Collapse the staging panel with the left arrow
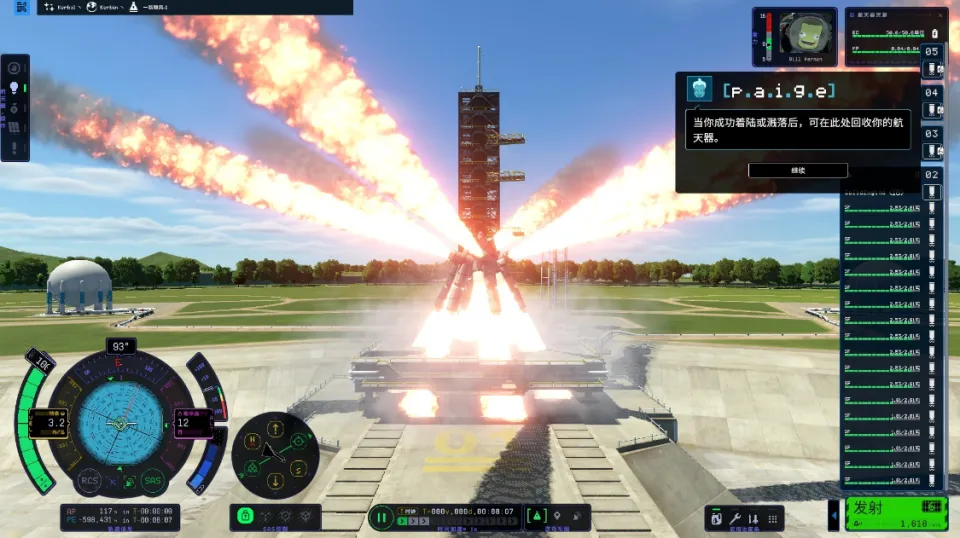 point(835,516)
